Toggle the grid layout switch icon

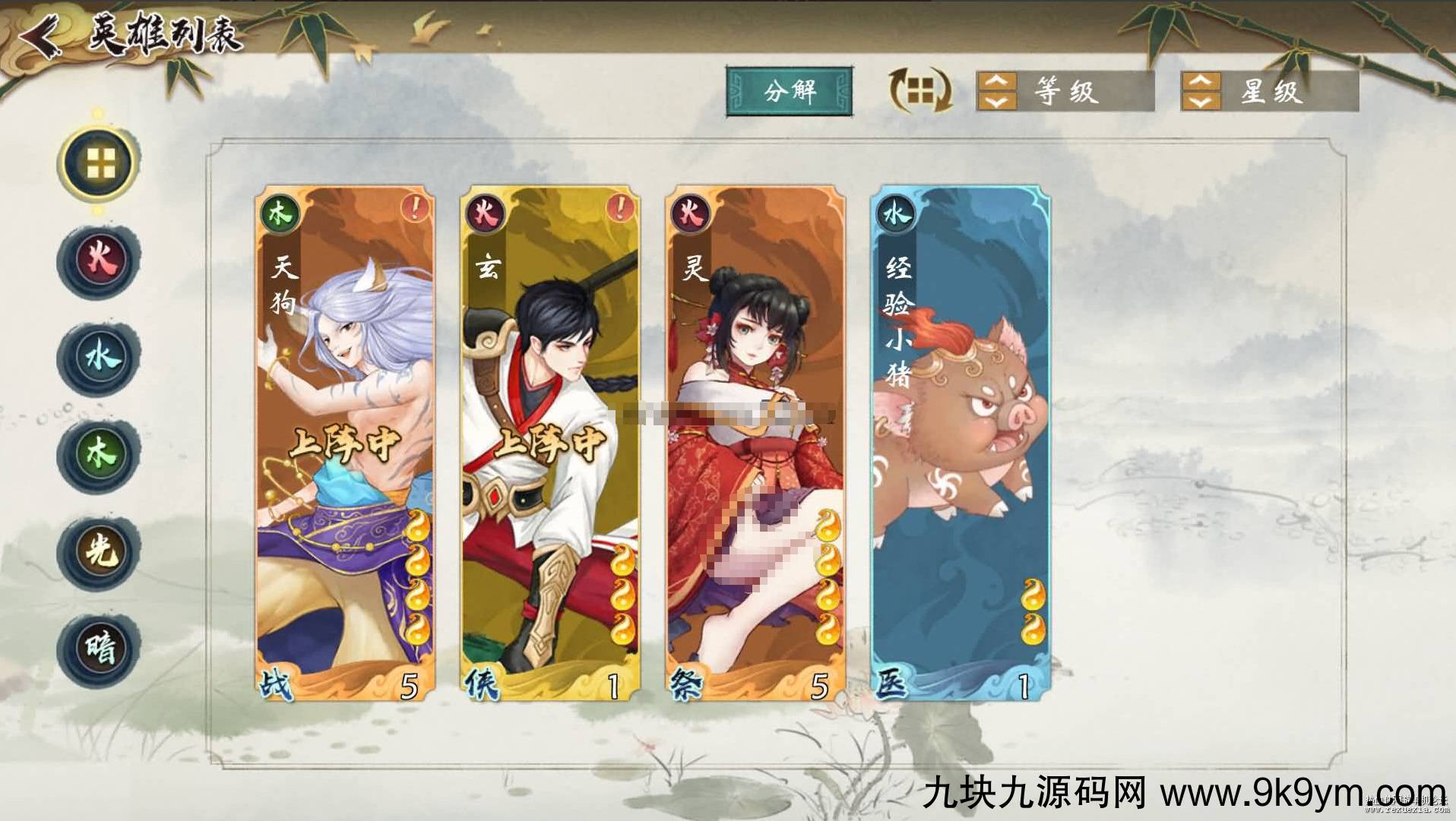pos(920,91)
